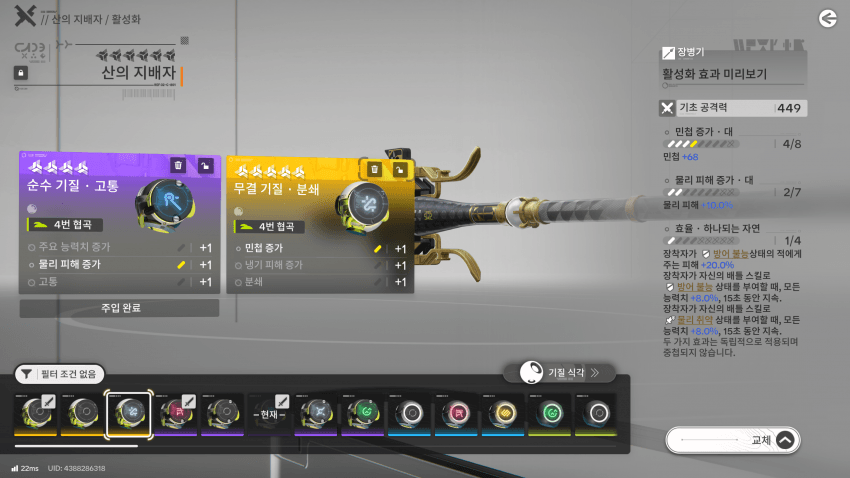Select the highlighted essence in the bottom list
This screenshot has width=850, height=478.
point(128,414)
